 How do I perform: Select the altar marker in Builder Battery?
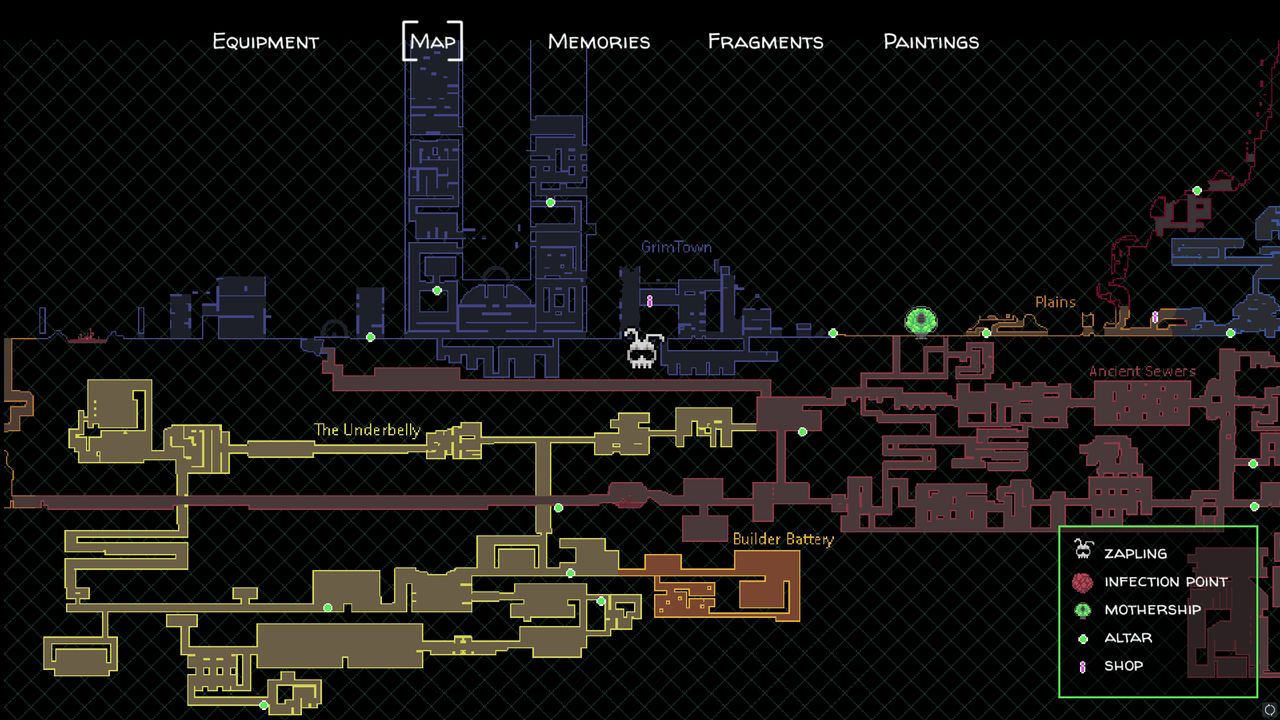pyautogui.click(x=603, y=600)
